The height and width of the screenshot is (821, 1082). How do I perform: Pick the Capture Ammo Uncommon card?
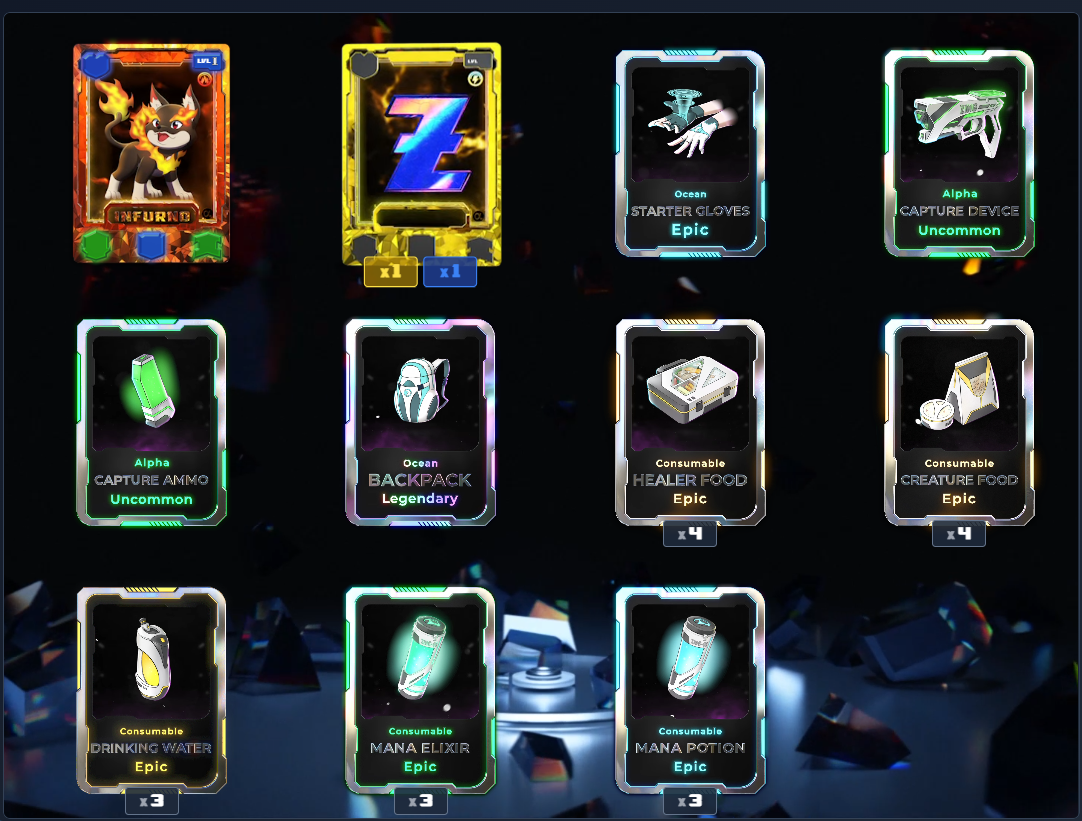tap(151, 421)
